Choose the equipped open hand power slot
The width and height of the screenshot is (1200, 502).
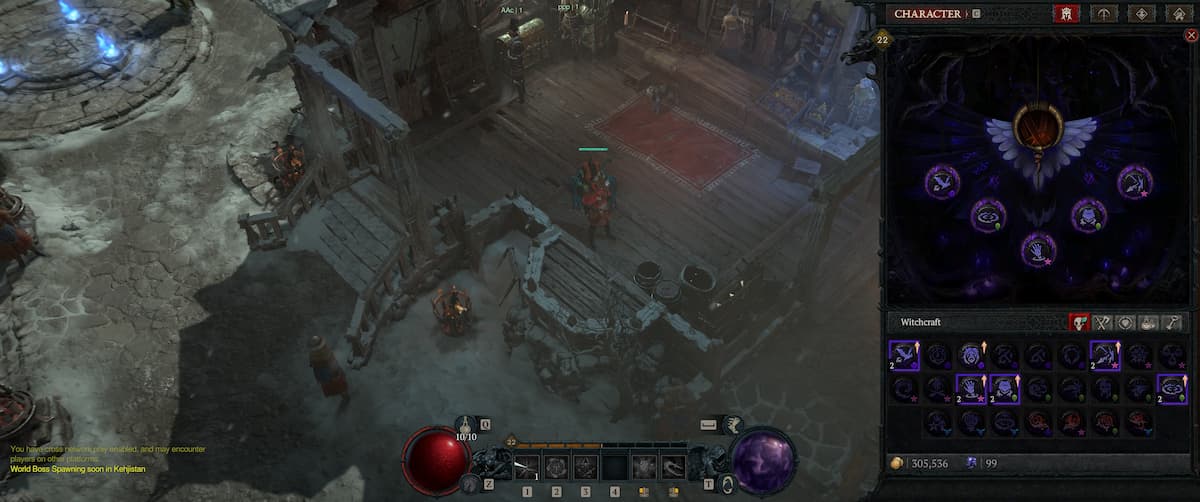(1039, 248)
